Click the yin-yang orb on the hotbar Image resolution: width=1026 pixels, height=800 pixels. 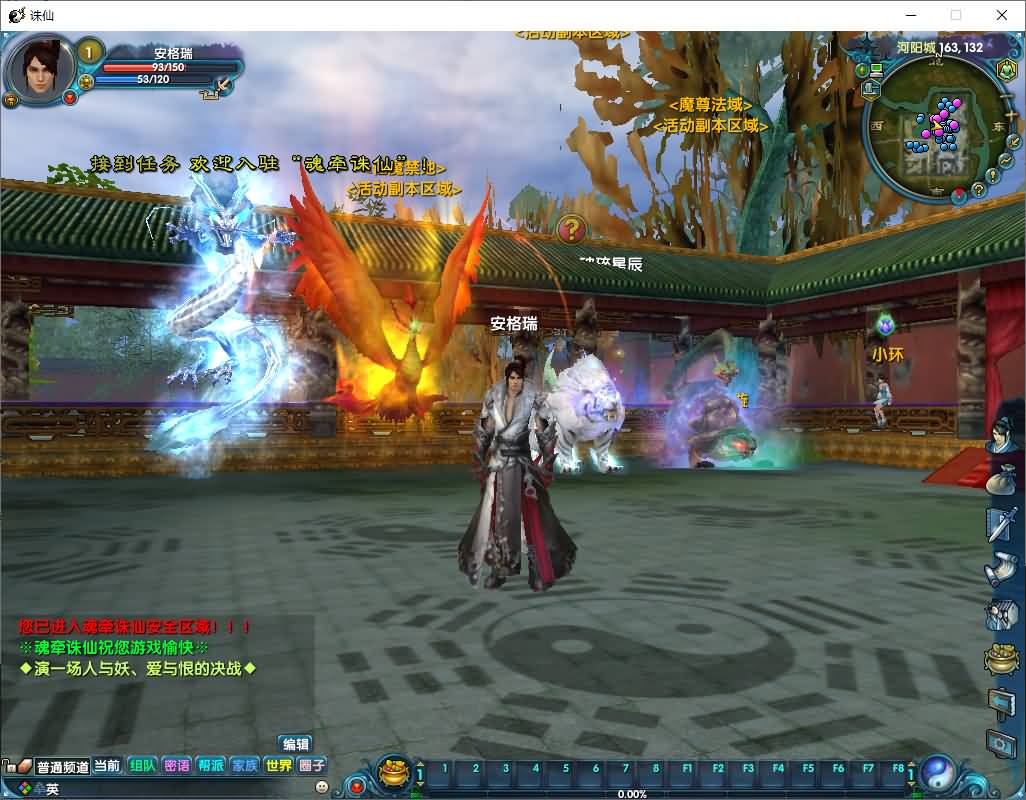pyautogui.click(x=939, y=771)
